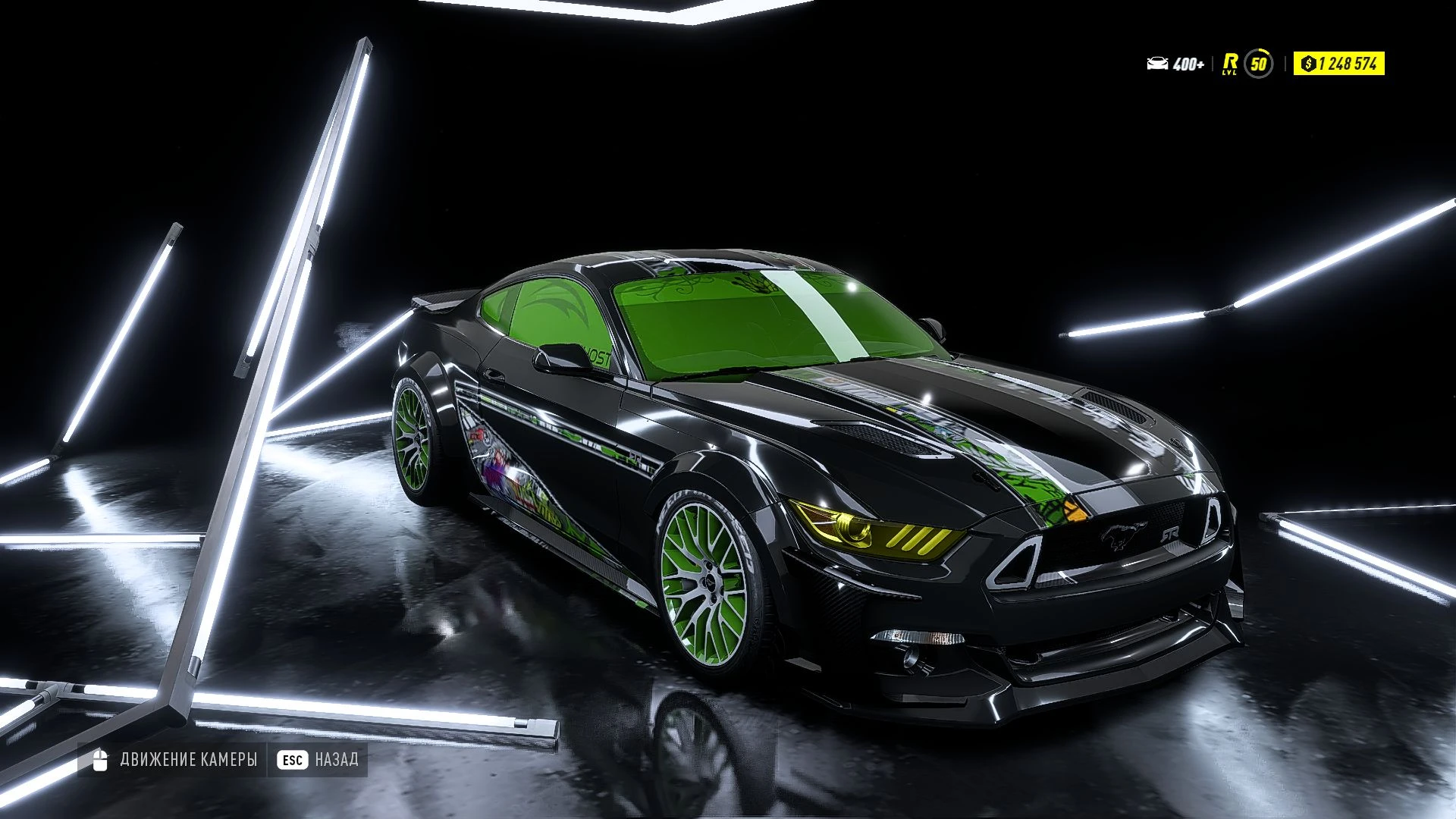This screenshot has width=1456, height=819.
Task: Click the black coin icon in money banner
Action: pos(1308,64)
